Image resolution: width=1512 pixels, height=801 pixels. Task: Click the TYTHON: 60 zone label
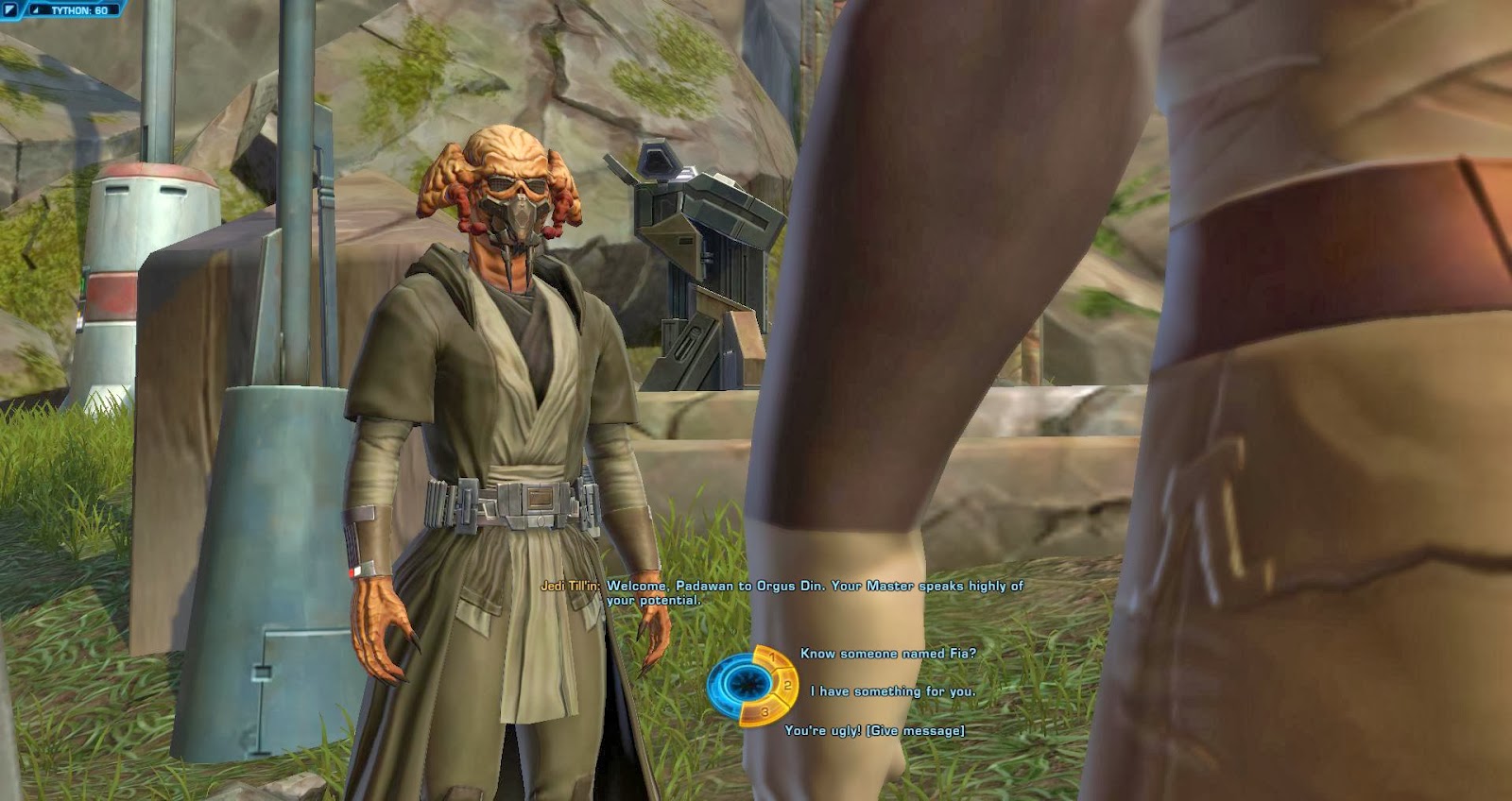point(79,10)
